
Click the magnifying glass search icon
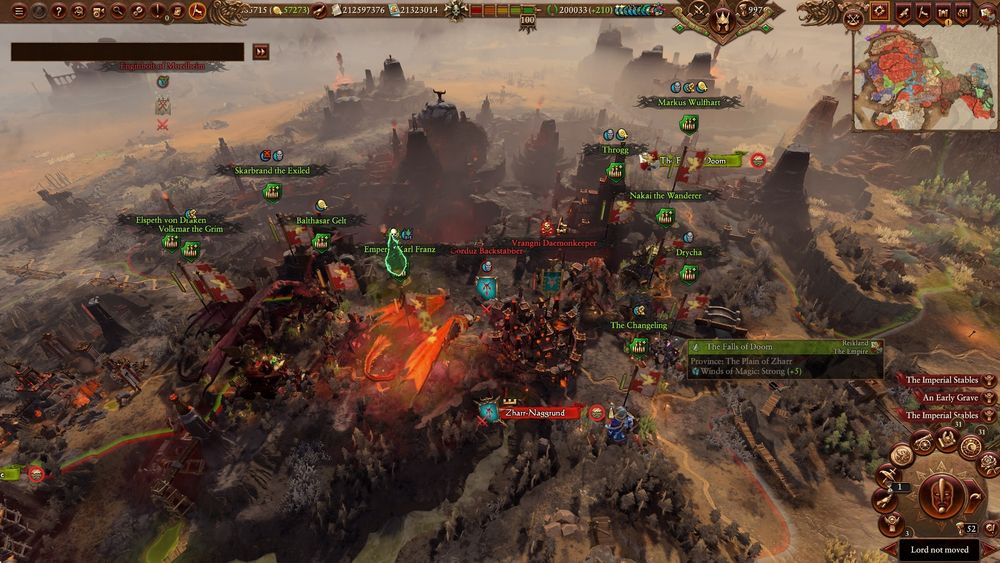click(119, 11)
